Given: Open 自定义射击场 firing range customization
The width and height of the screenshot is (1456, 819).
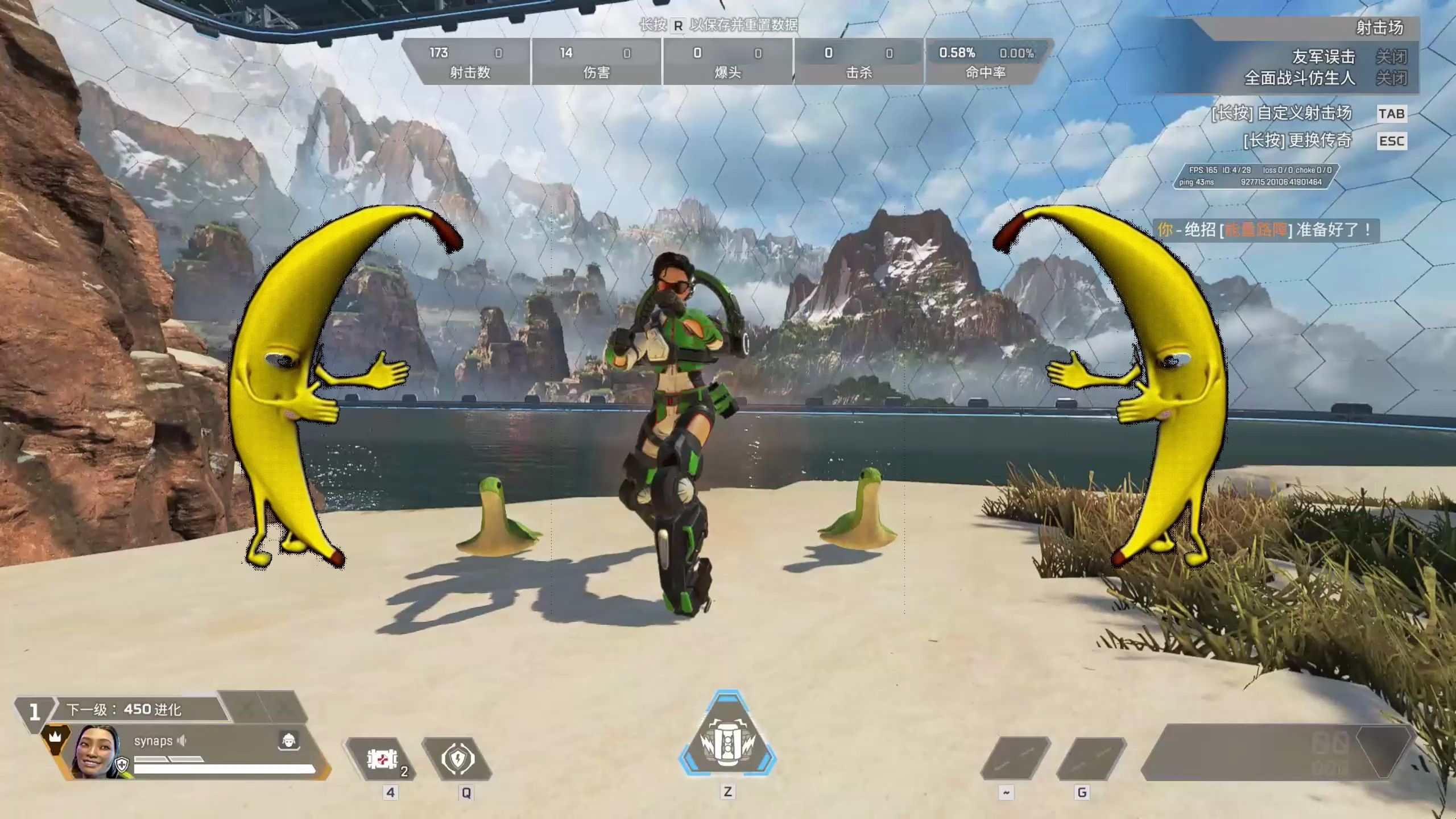Looking at the screenshot, I should click(1281, 113).
